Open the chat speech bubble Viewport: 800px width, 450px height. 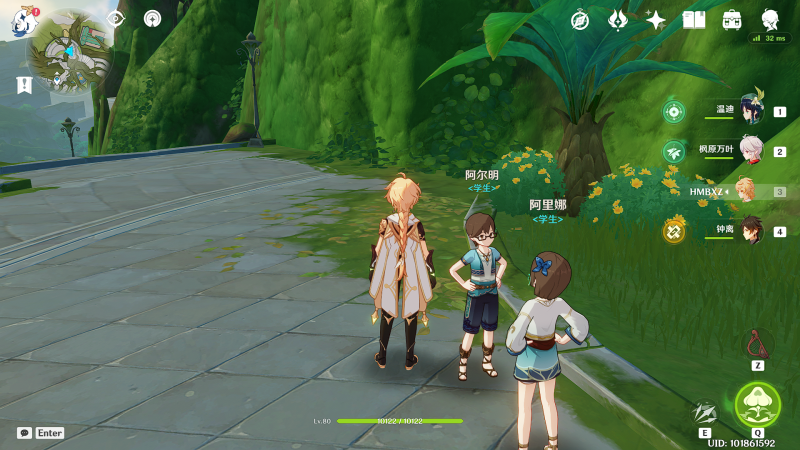point(24,433)
